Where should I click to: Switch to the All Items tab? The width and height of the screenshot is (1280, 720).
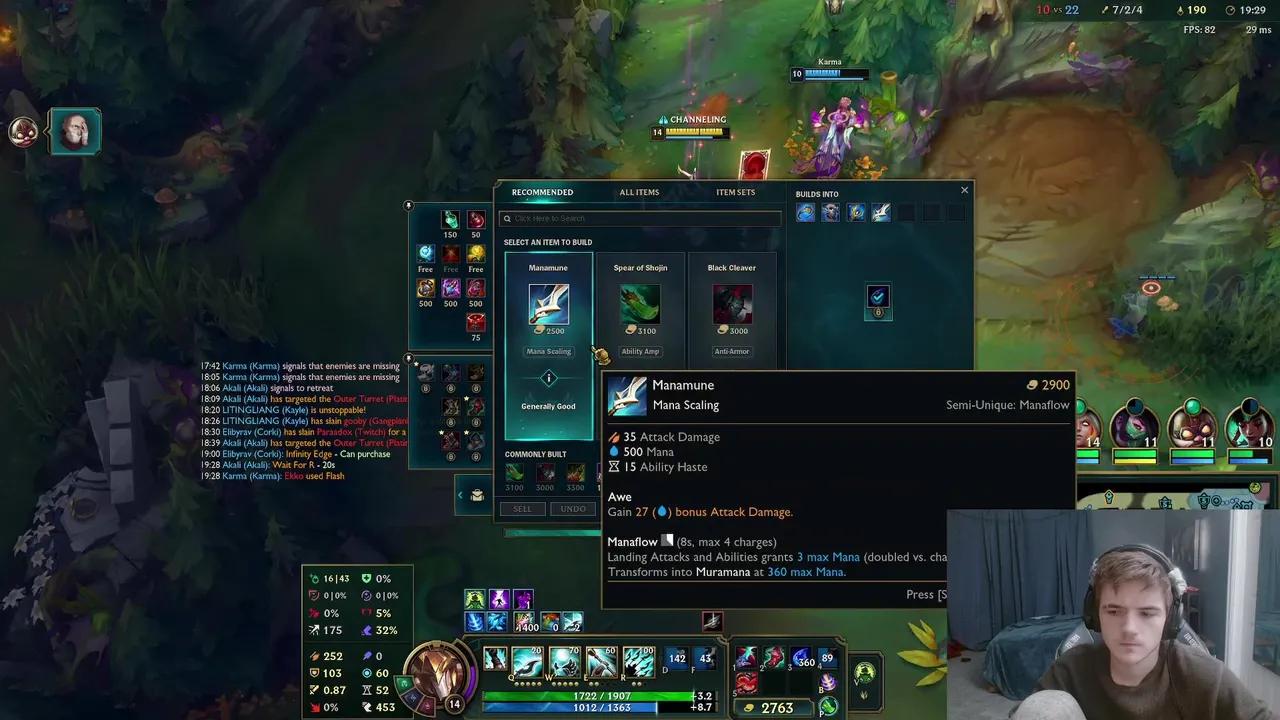(639, 192)
